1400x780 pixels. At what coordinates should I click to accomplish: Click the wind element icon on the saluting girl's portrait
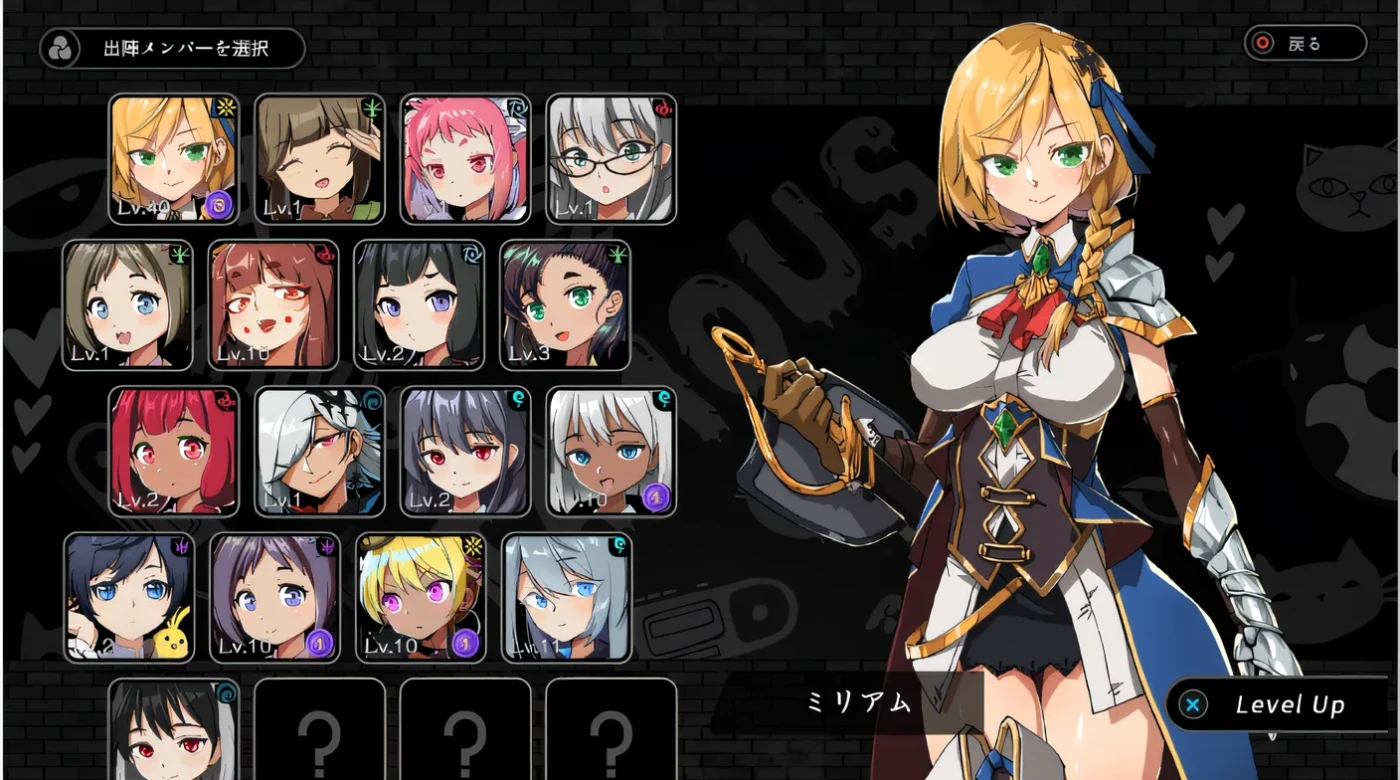point(371,107)
